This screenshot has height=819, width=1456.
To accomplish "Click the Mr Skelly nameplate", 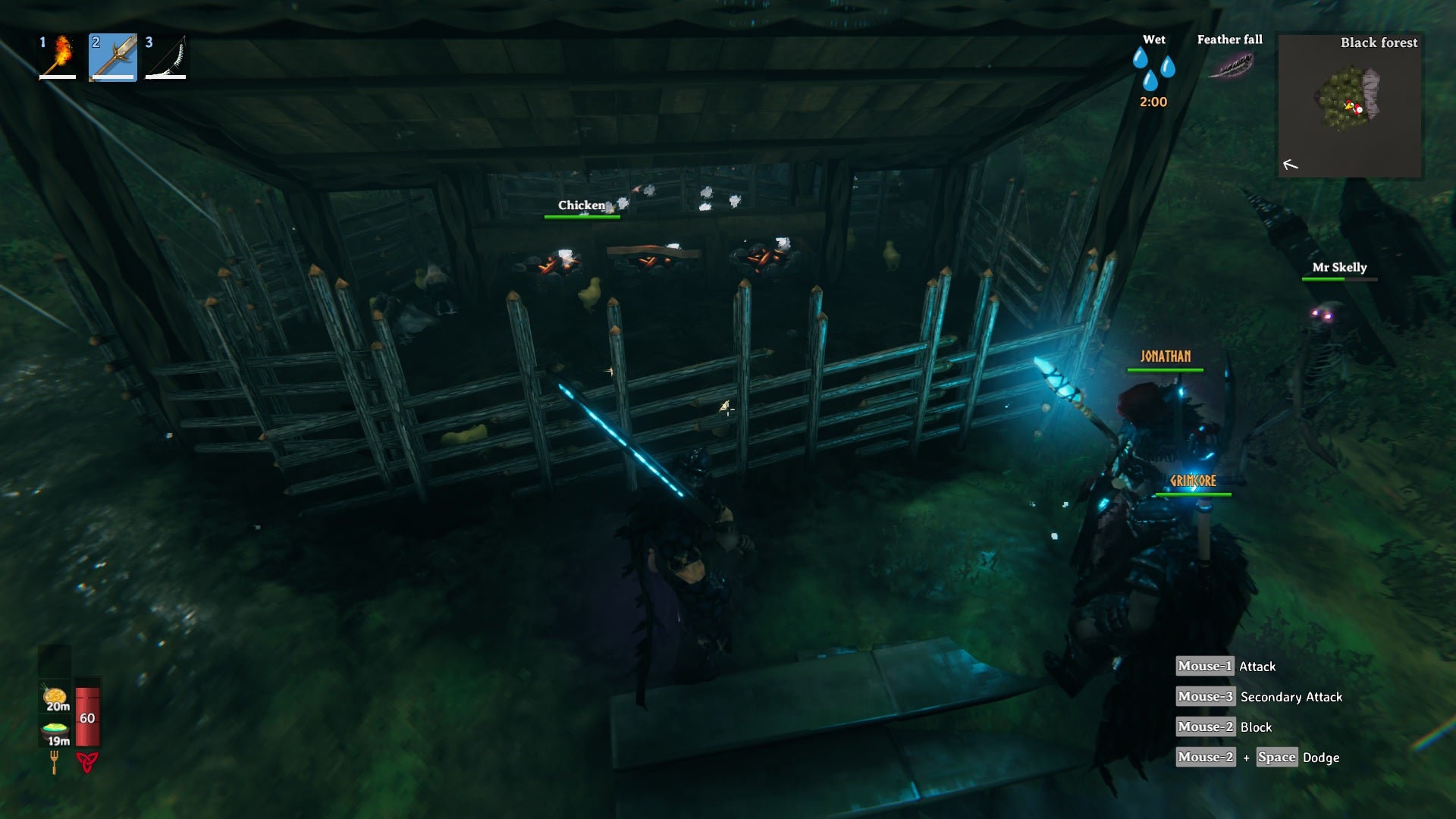I will 1339,267.
